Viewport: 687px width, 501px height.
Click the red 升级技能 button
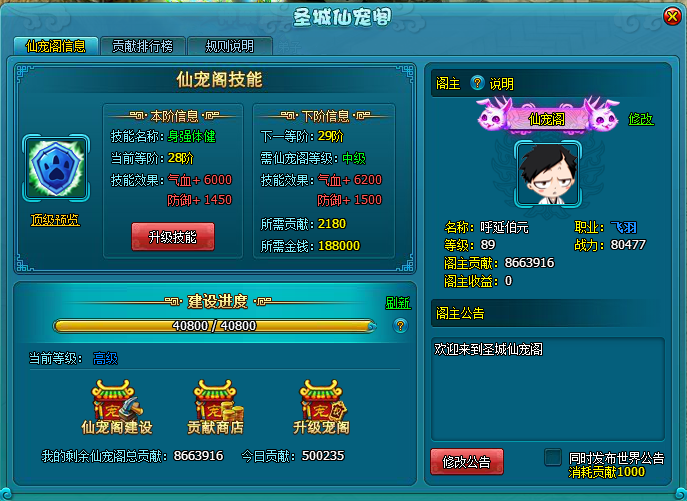173,237
